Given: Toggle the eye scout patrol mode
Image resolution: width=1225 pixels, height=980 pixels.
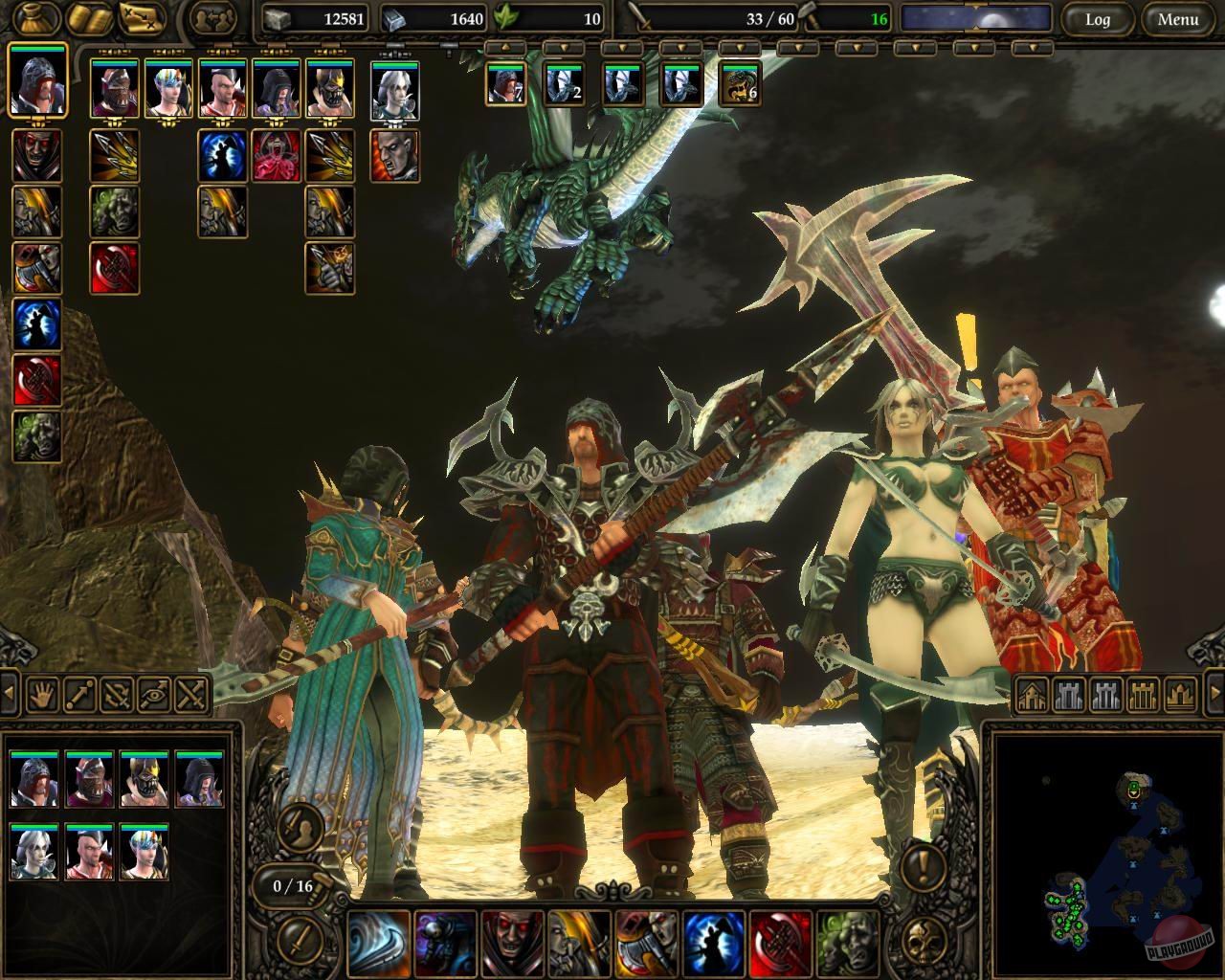Looking at the screenshot, I should point(156,695).
